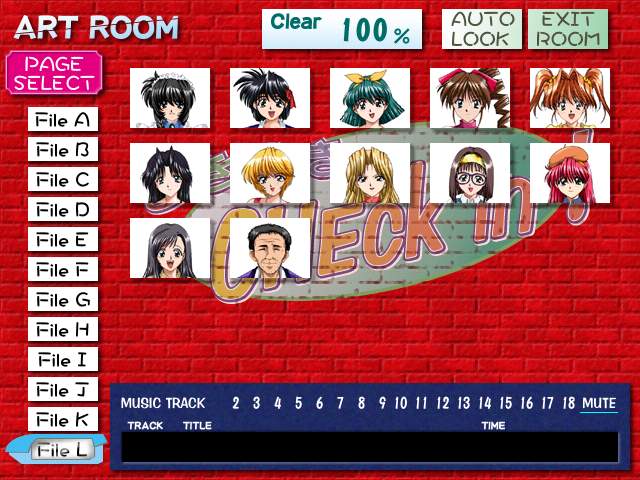Exit the art room
The image size is (640, 480).
[x=568, y=30]
